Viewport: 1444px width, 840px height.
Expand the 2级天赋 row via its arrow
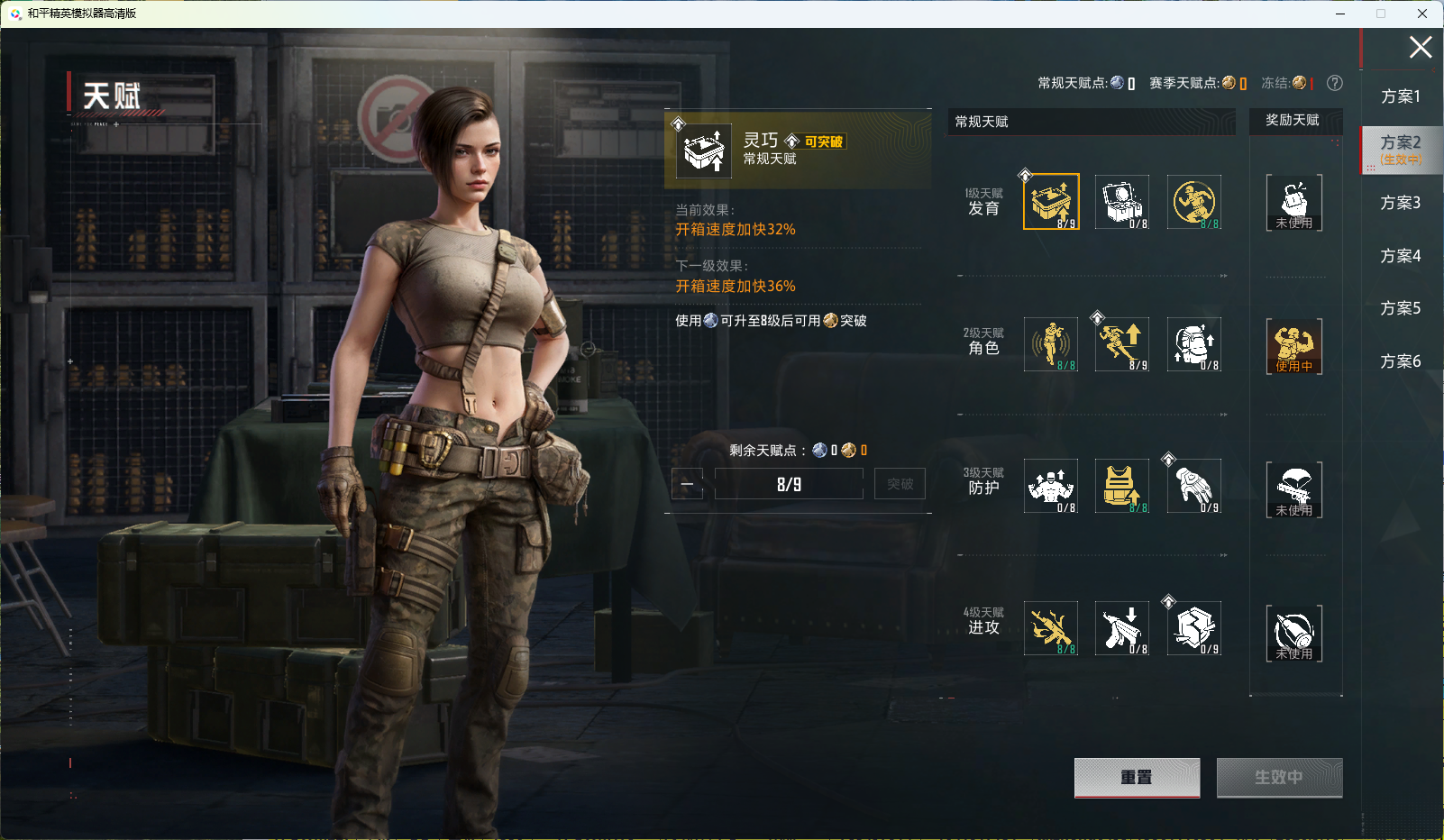point(1224,416)
